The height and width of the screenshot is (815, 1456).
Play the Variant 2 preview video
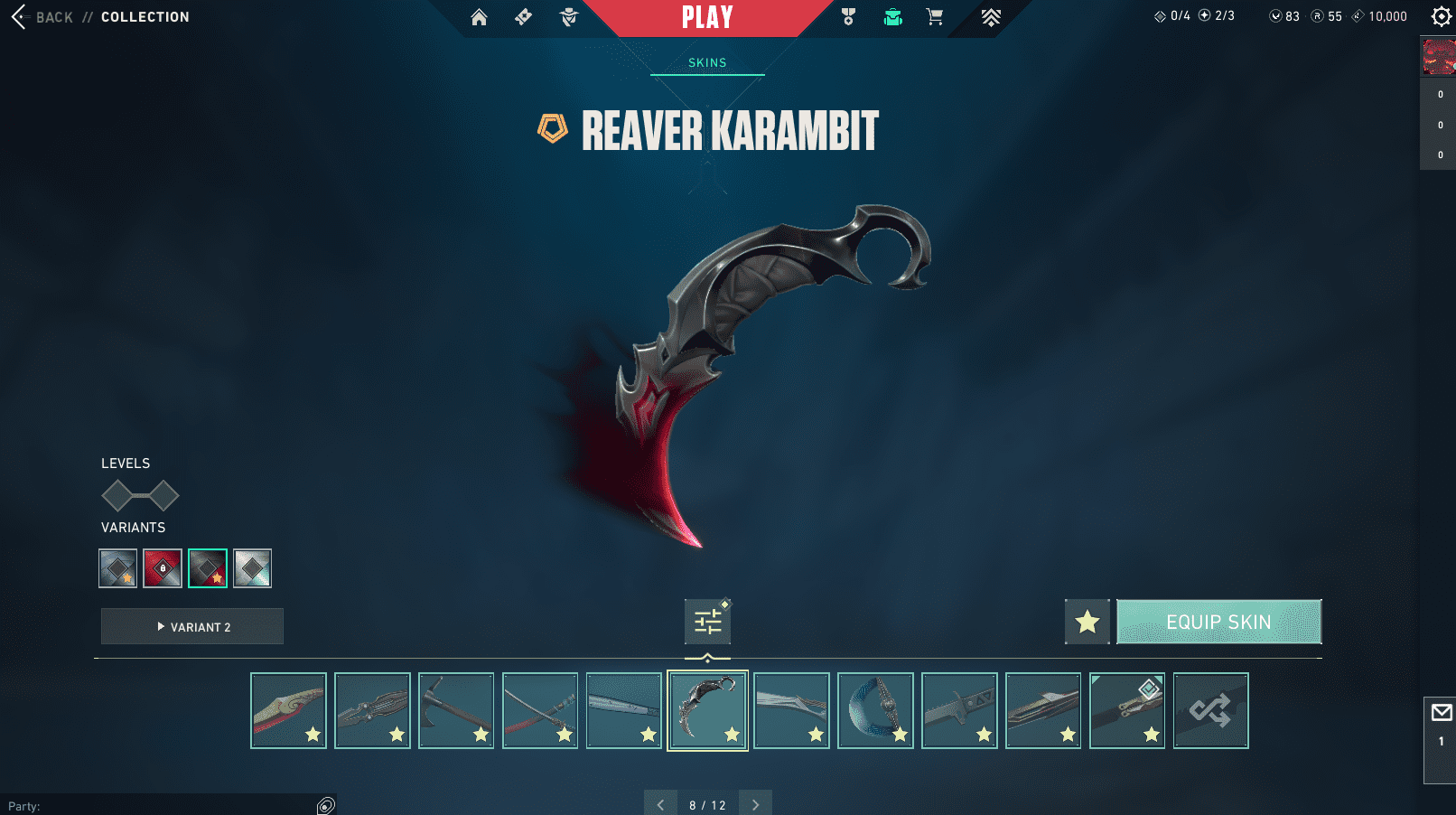pos(192,626)
